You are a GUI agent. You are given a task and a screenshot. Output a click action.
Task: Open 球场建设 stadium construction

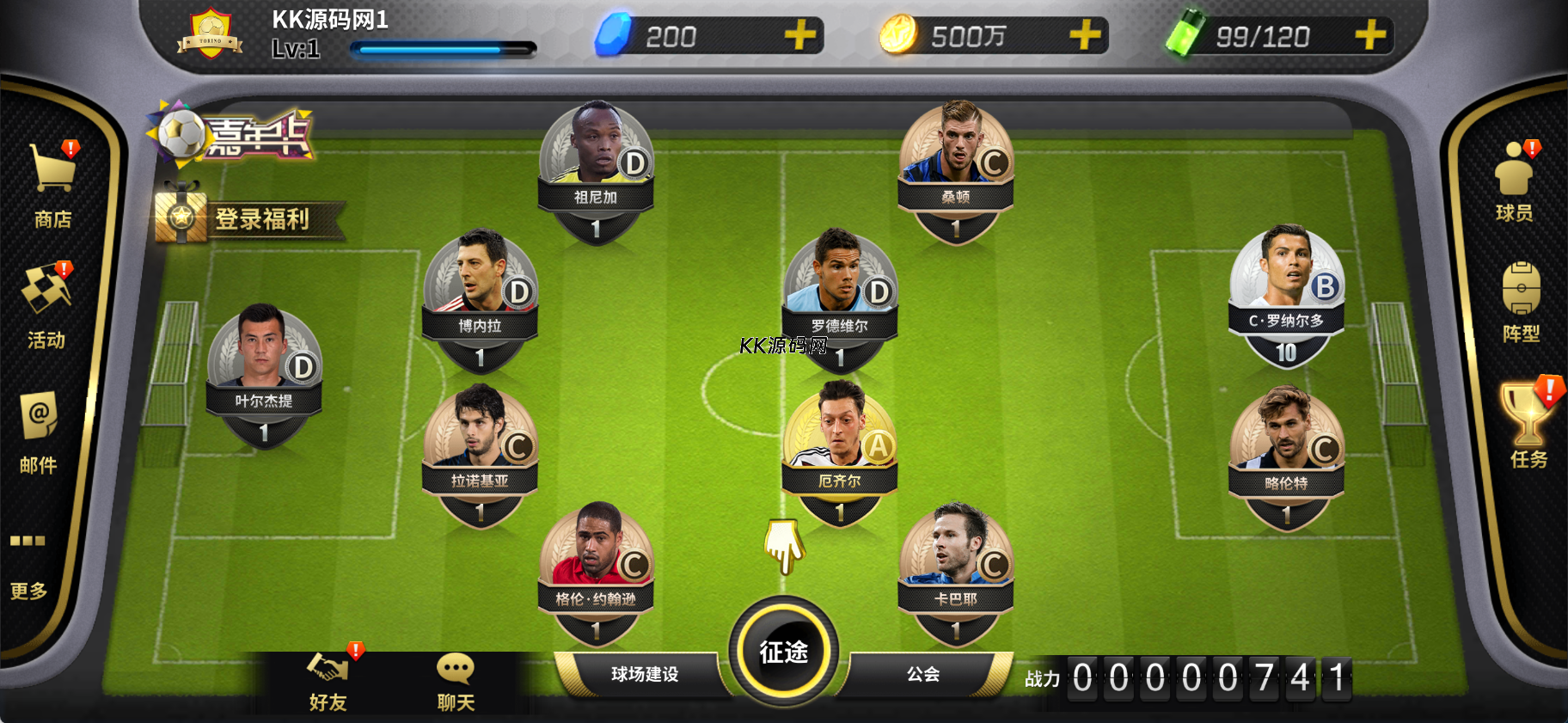click(645, 674)
